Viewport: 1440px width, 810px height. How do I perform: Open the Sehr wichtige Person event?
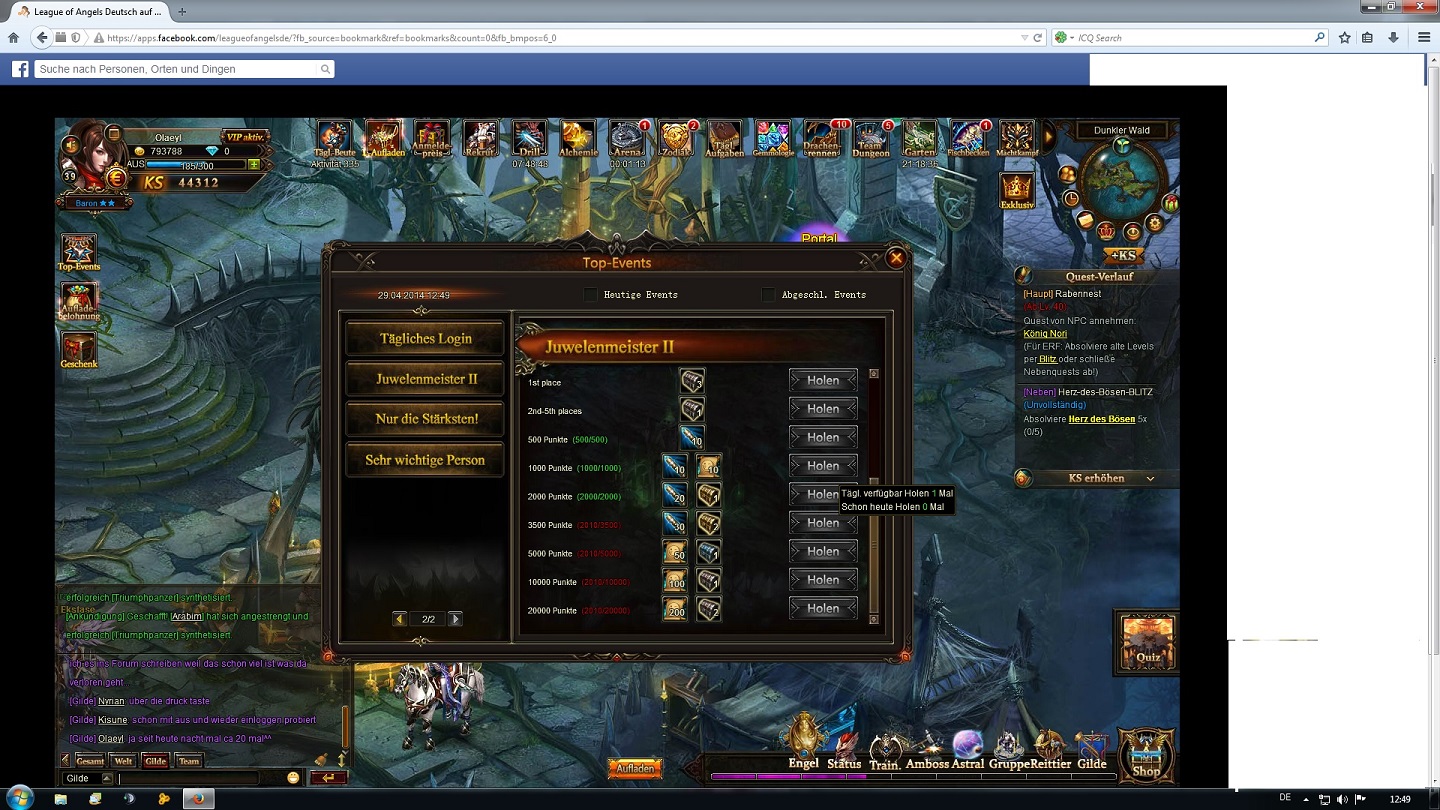[425, 460]
